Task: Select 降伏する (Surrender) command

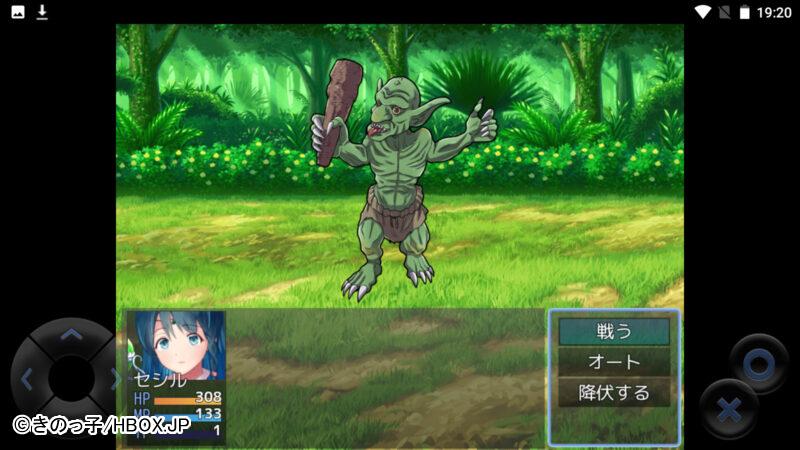Action: (x=613, y=393)
